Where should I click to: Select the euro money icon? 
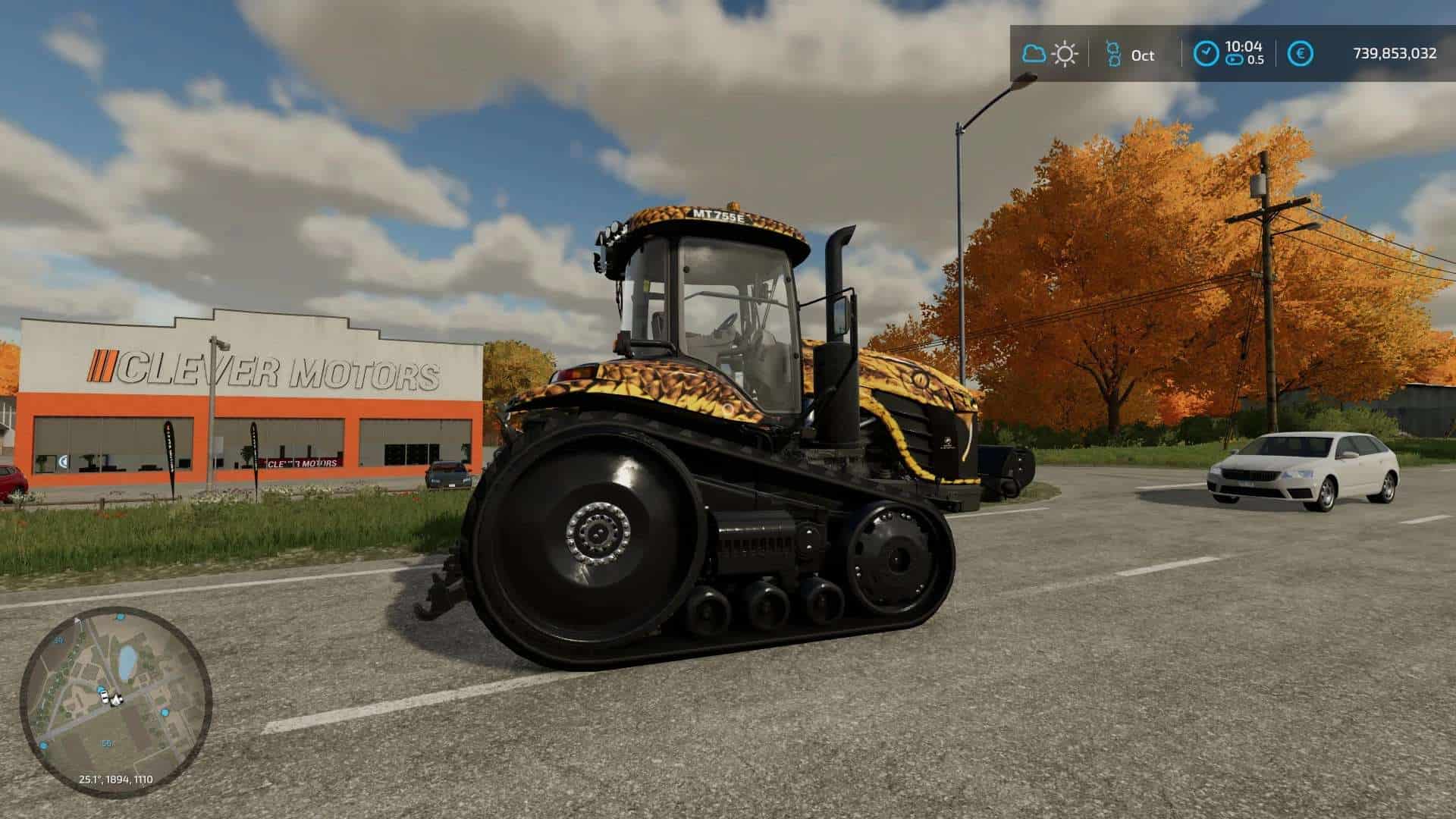click(1301, 54)
